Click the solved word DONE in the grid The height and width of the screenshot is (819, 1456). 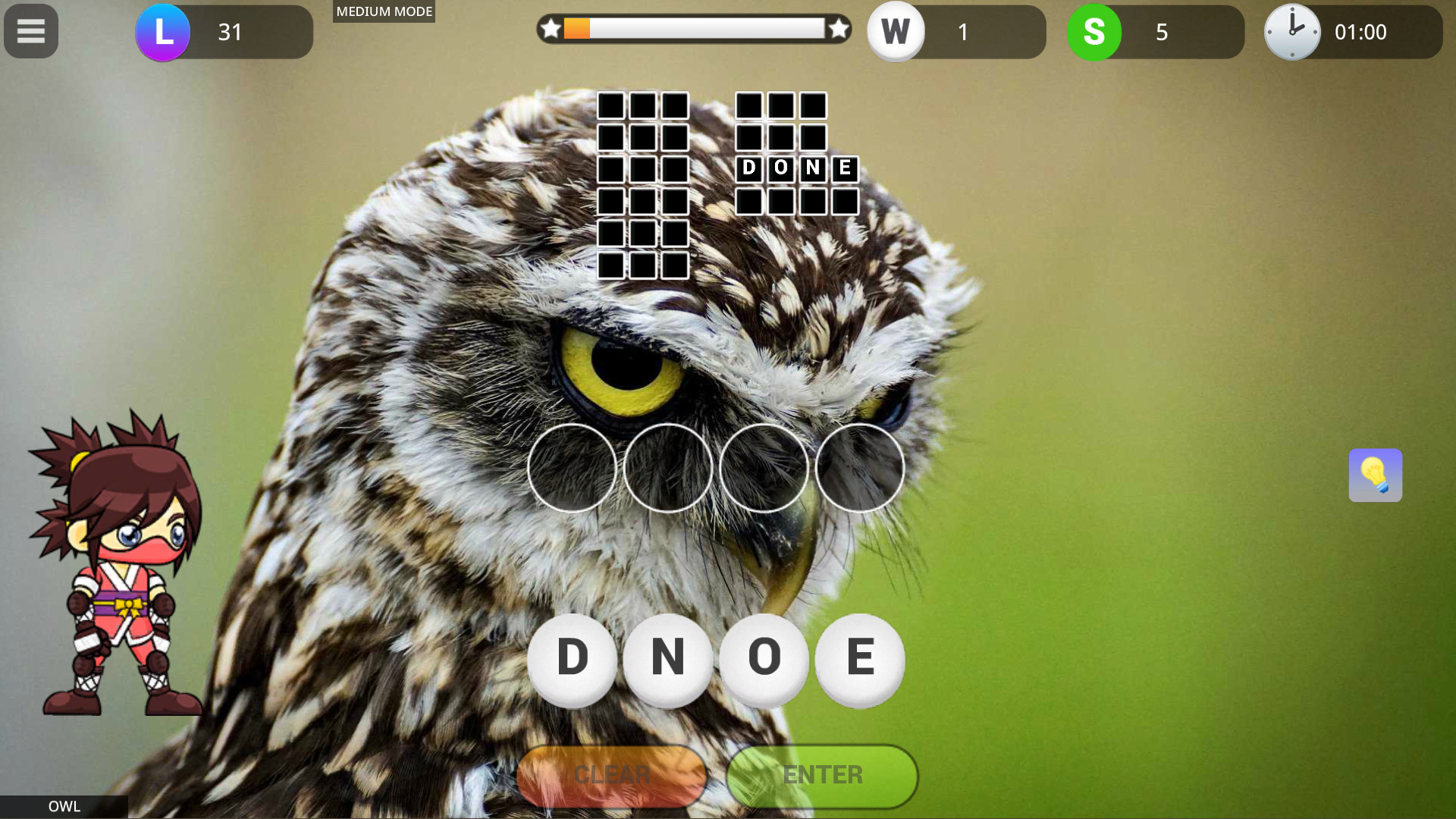[x=795, y=168]
